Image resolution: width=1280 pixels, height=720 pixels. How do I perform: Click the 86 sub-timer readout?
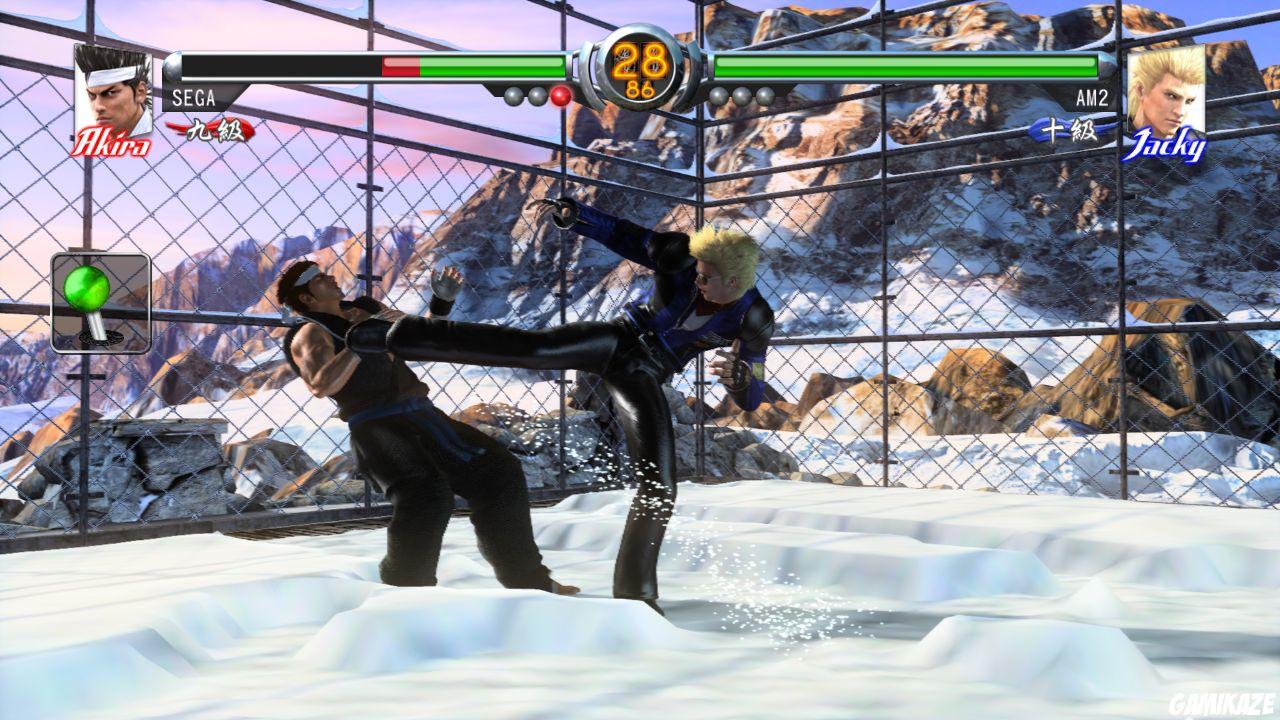638,88
